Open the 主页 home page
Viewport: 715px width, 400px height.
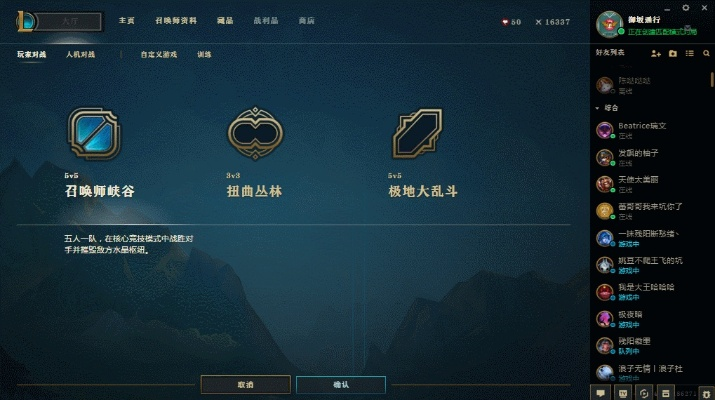pos(126,21)
